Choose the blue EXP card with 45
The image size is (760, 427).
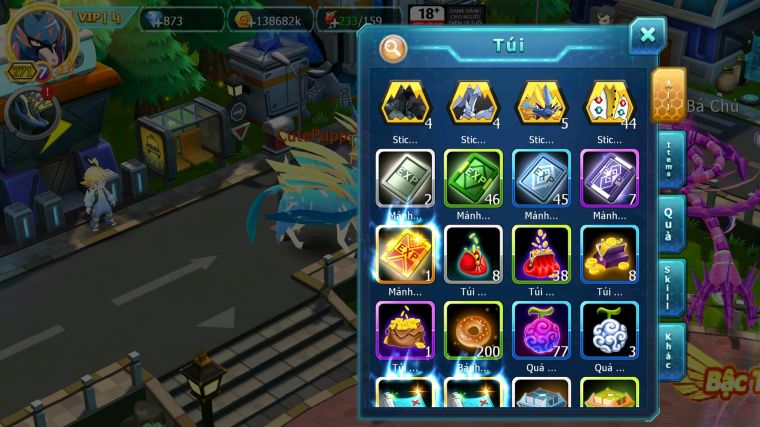click(541, 177)
